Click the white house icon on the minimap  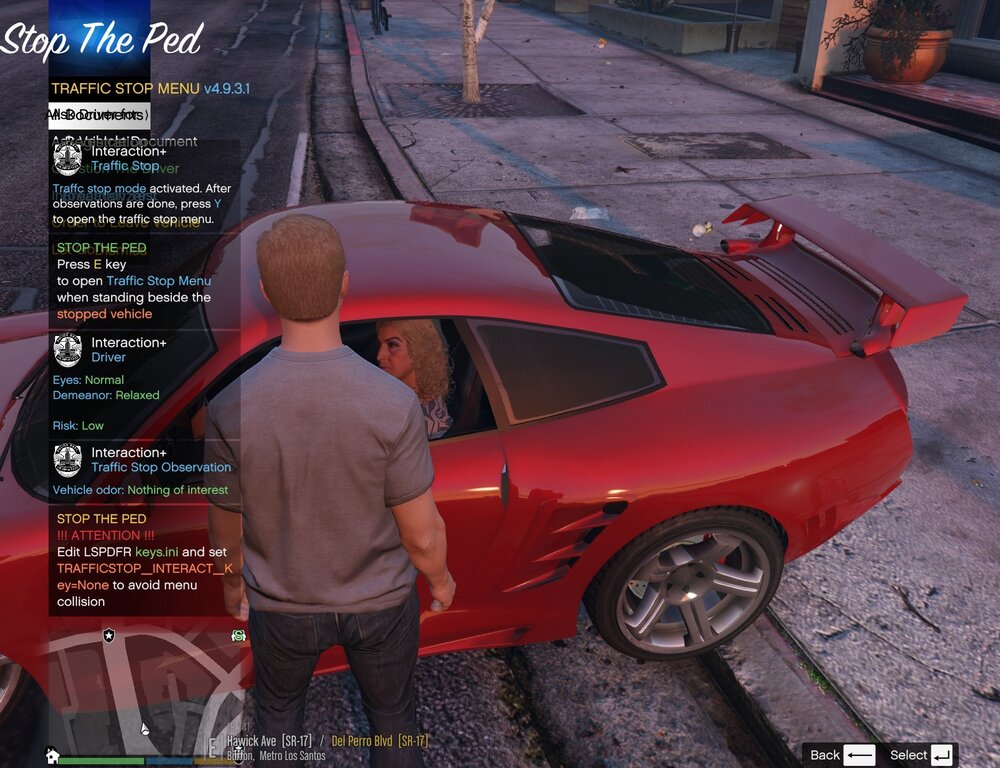pos(52,755)
